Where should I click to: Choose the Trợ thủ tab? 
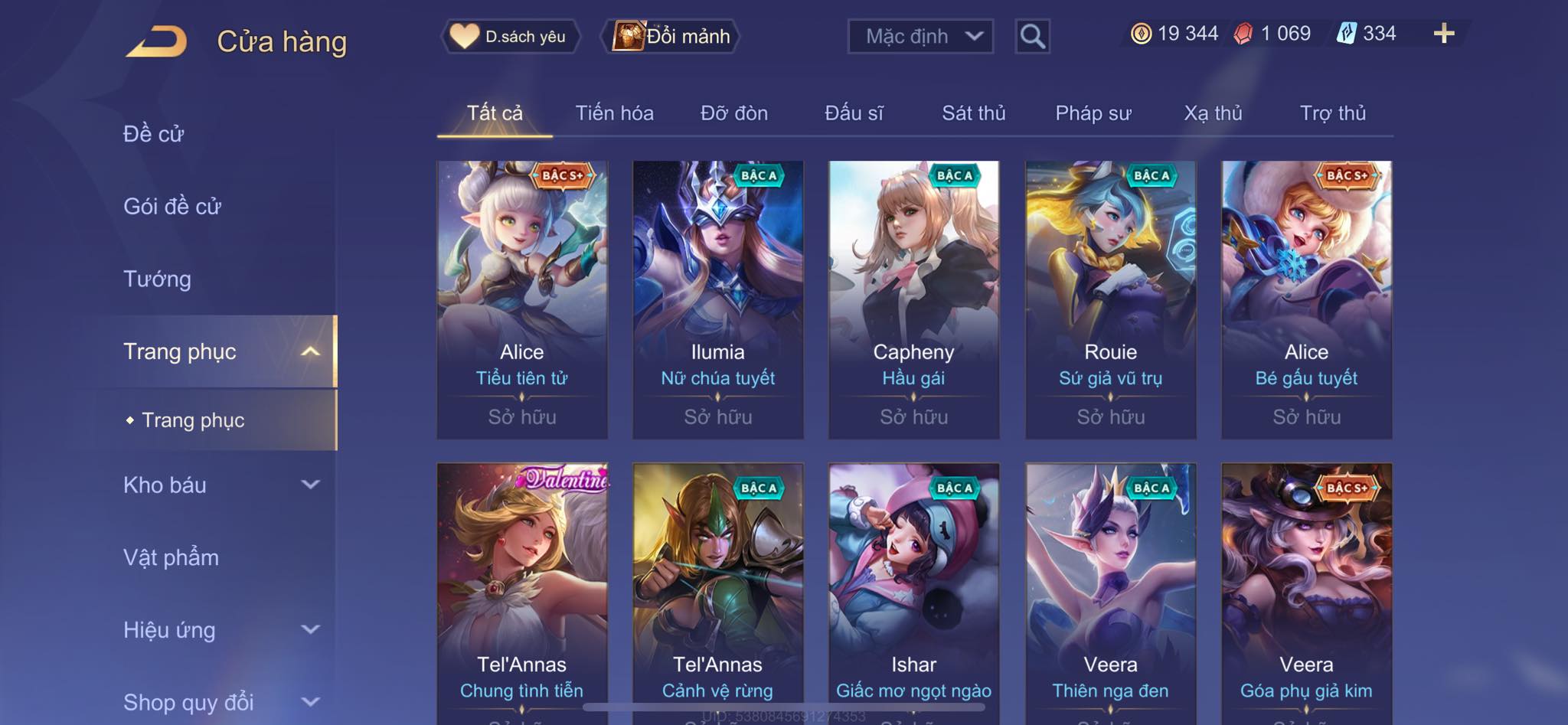tap(1332, 113)
